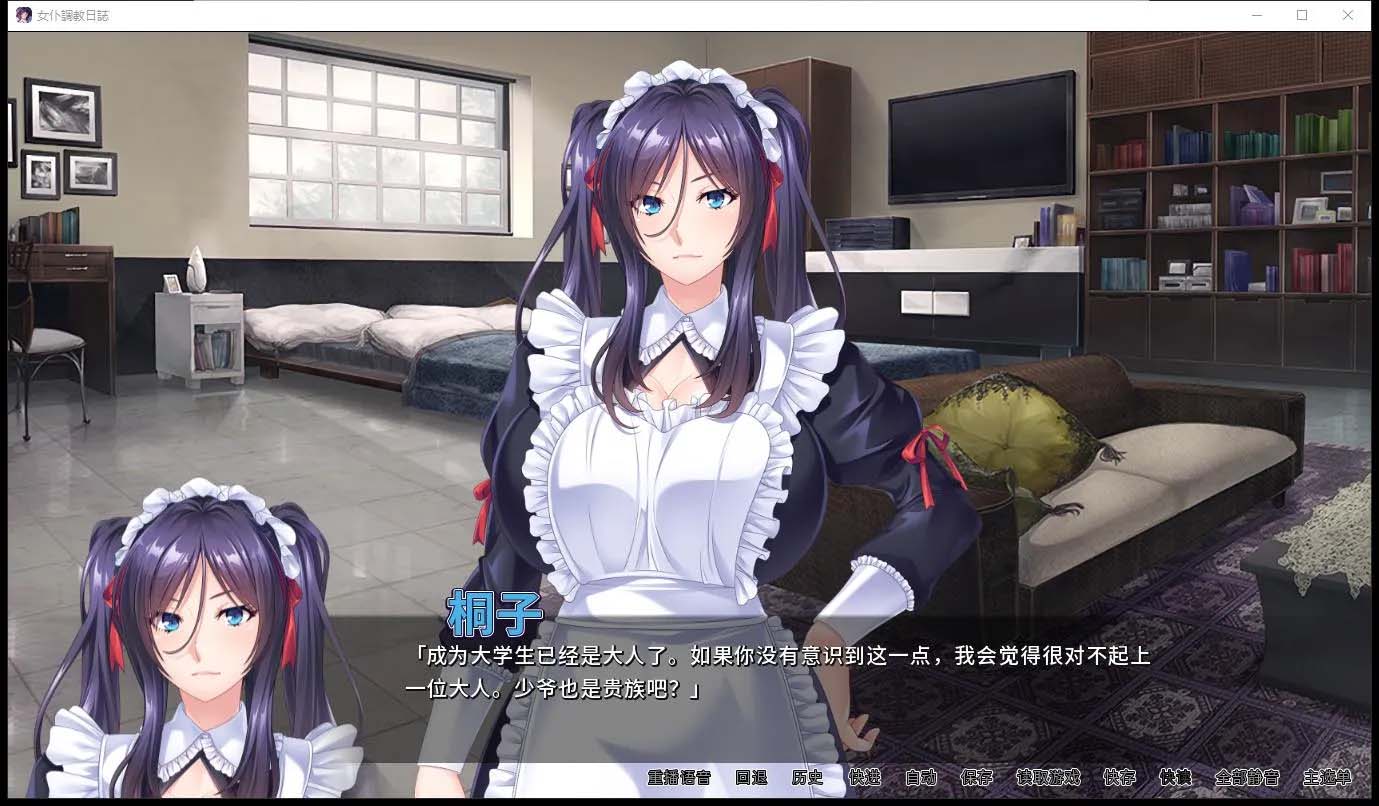
Task: Open the 历史 message history log
Action: 806,777
